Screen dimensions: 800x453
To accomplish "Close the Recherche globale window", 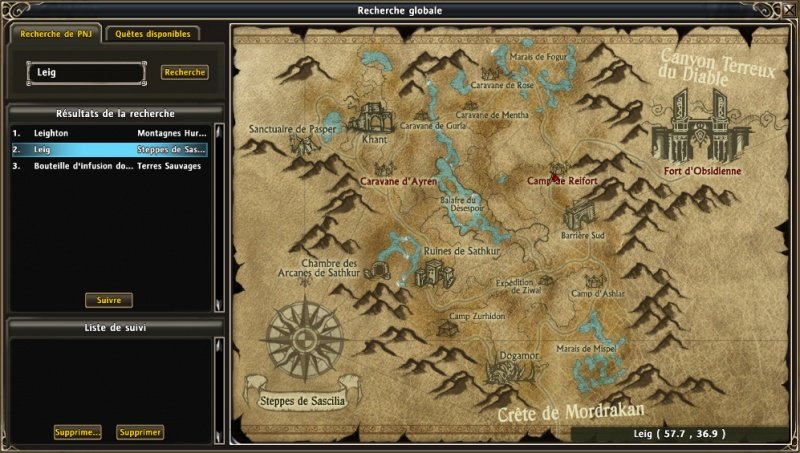I will [x=787, y=10].
